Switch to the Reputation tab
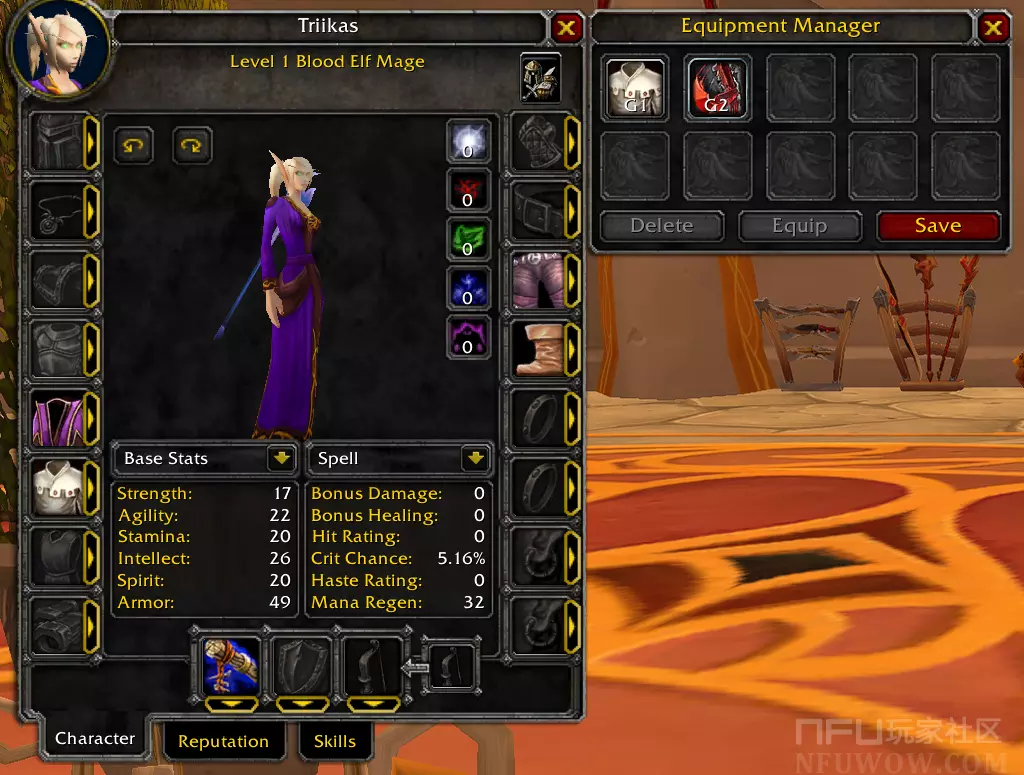The height and width of the screenshot is (775, 1024). (x=223, y=741)
